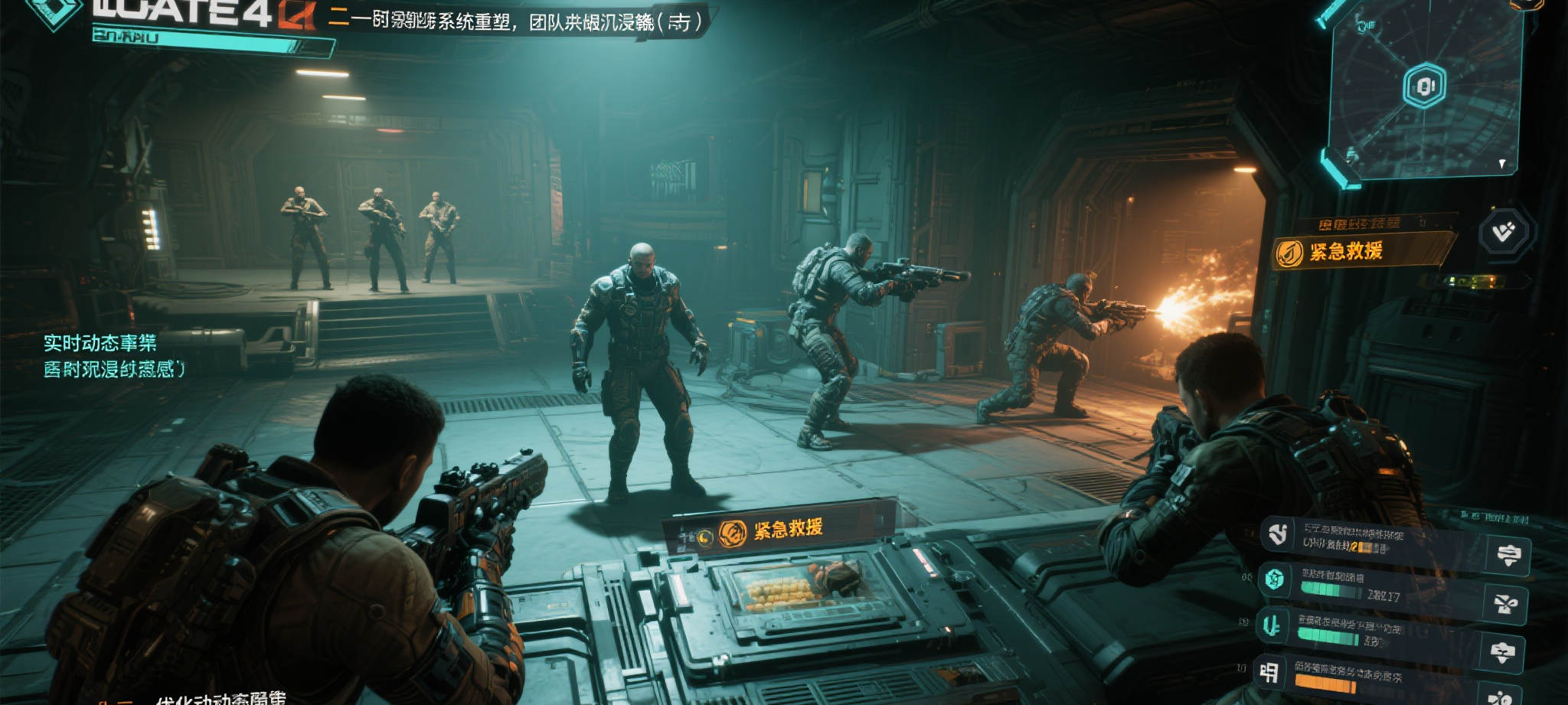Click the action button ending the first squad row
The width and height of the screenshot is (1568, 705).
click(1508, 556)
